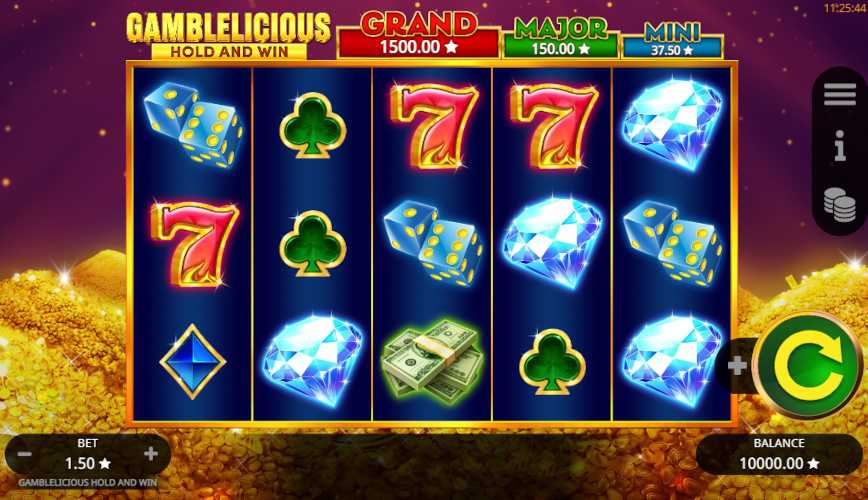This screenshot has width=868, height=500.
Task: Click the plus button beside the spin button
Action: (x=738, y=366)
